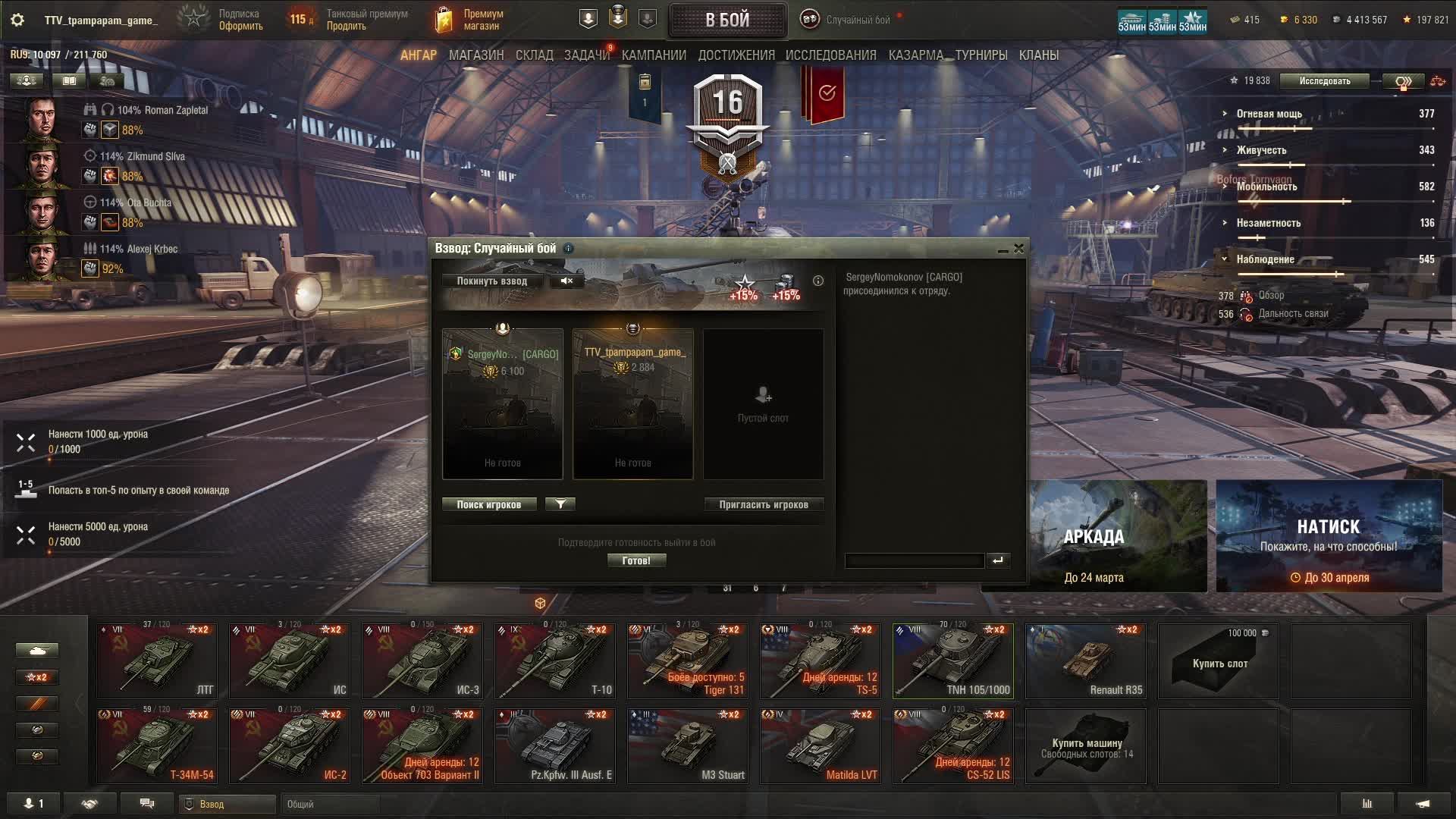Select the Renault R35 tank
Screen dimensions: 1456x819
1085,661
